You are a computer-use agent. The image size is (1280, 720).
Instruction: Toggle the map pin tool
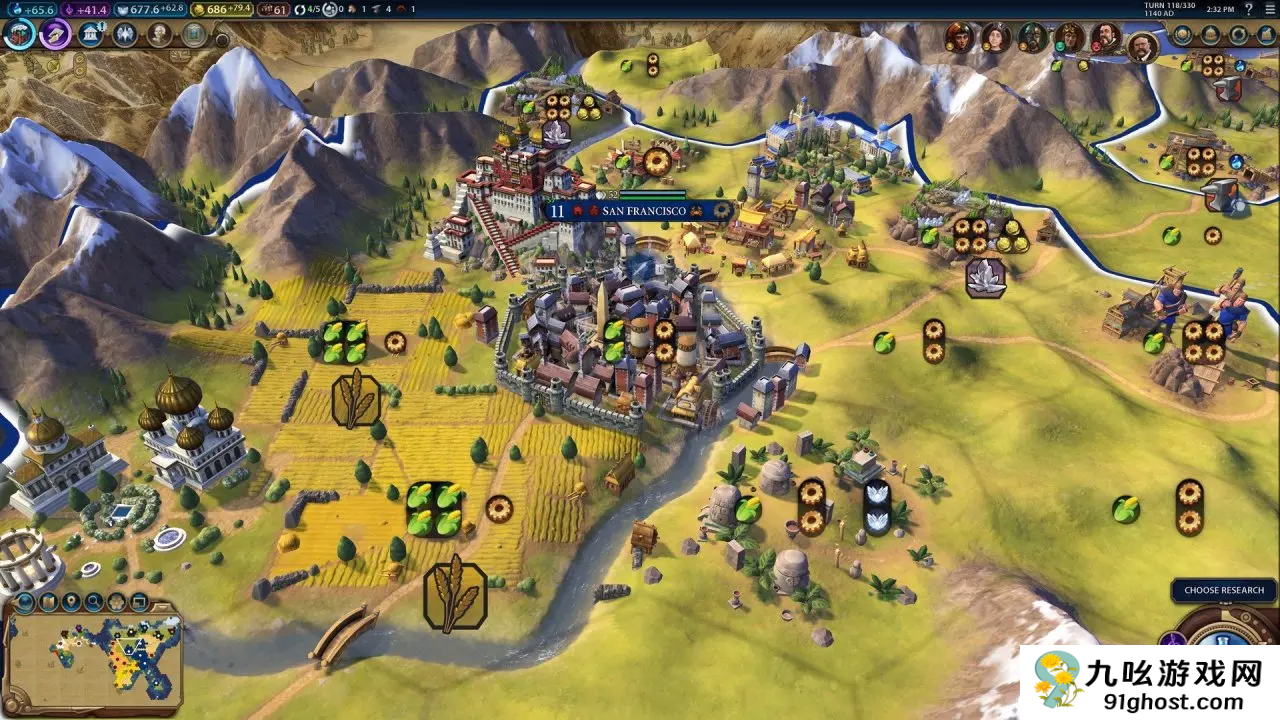[70, 603]
